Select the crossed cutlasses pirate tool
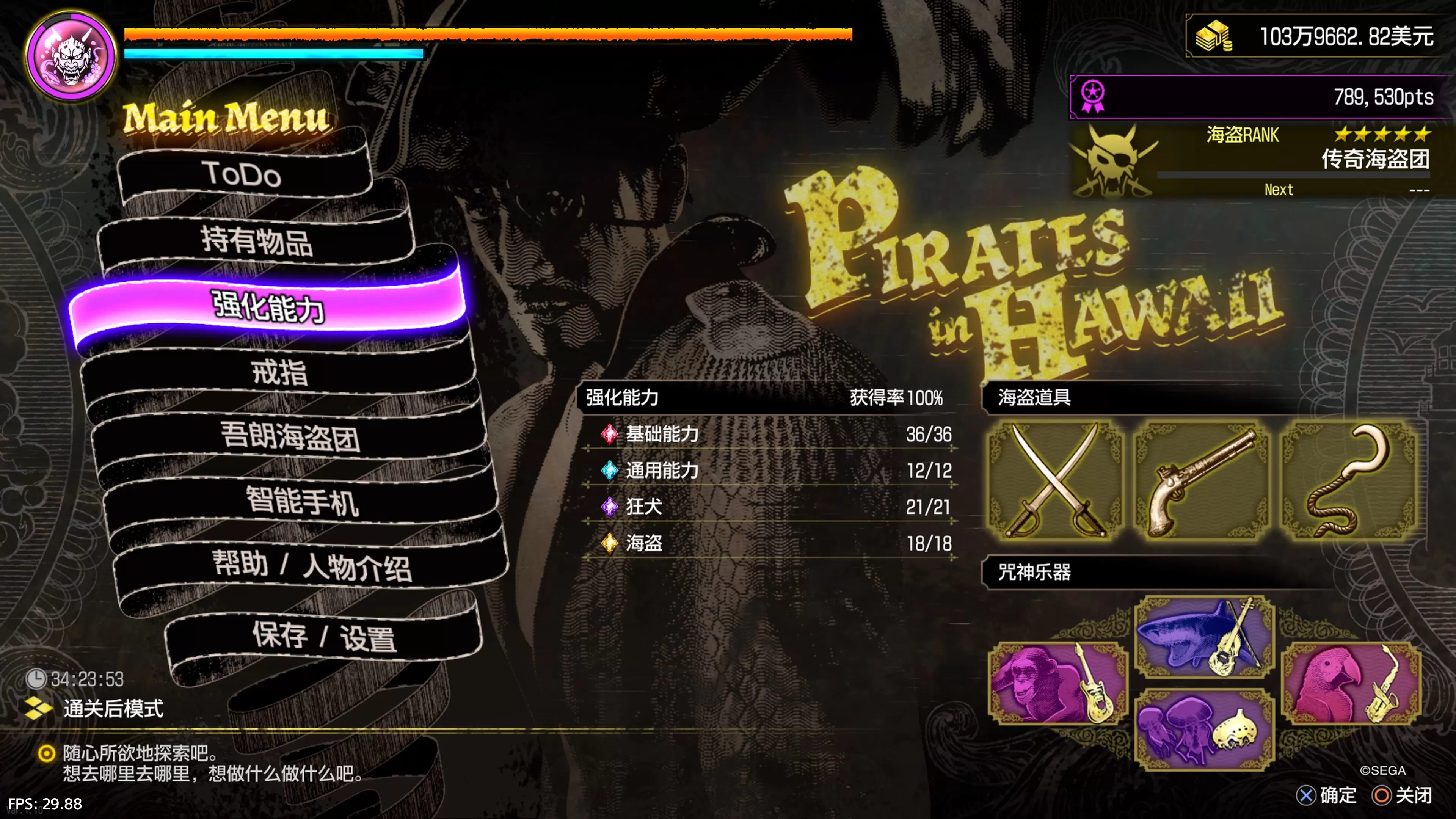This screenshot has height=819, width=1456. coord(1055,480)
